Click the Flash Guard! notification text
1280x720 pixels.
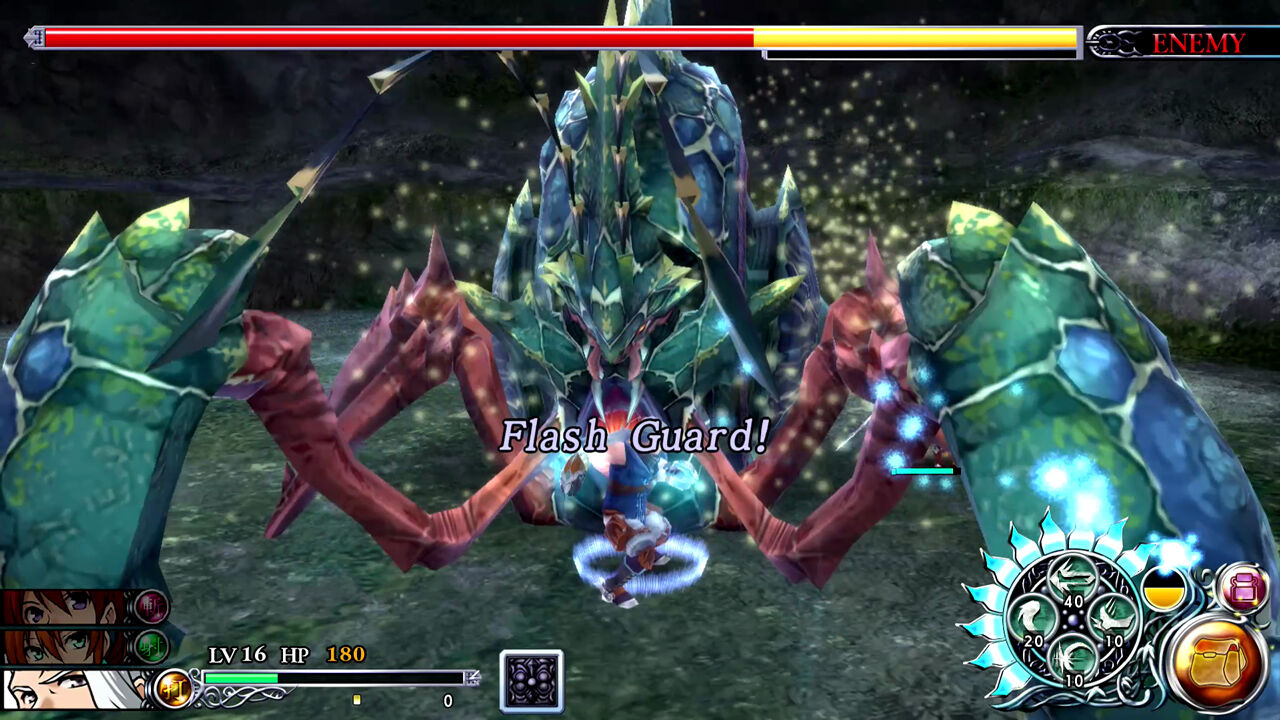coord(636,435)
